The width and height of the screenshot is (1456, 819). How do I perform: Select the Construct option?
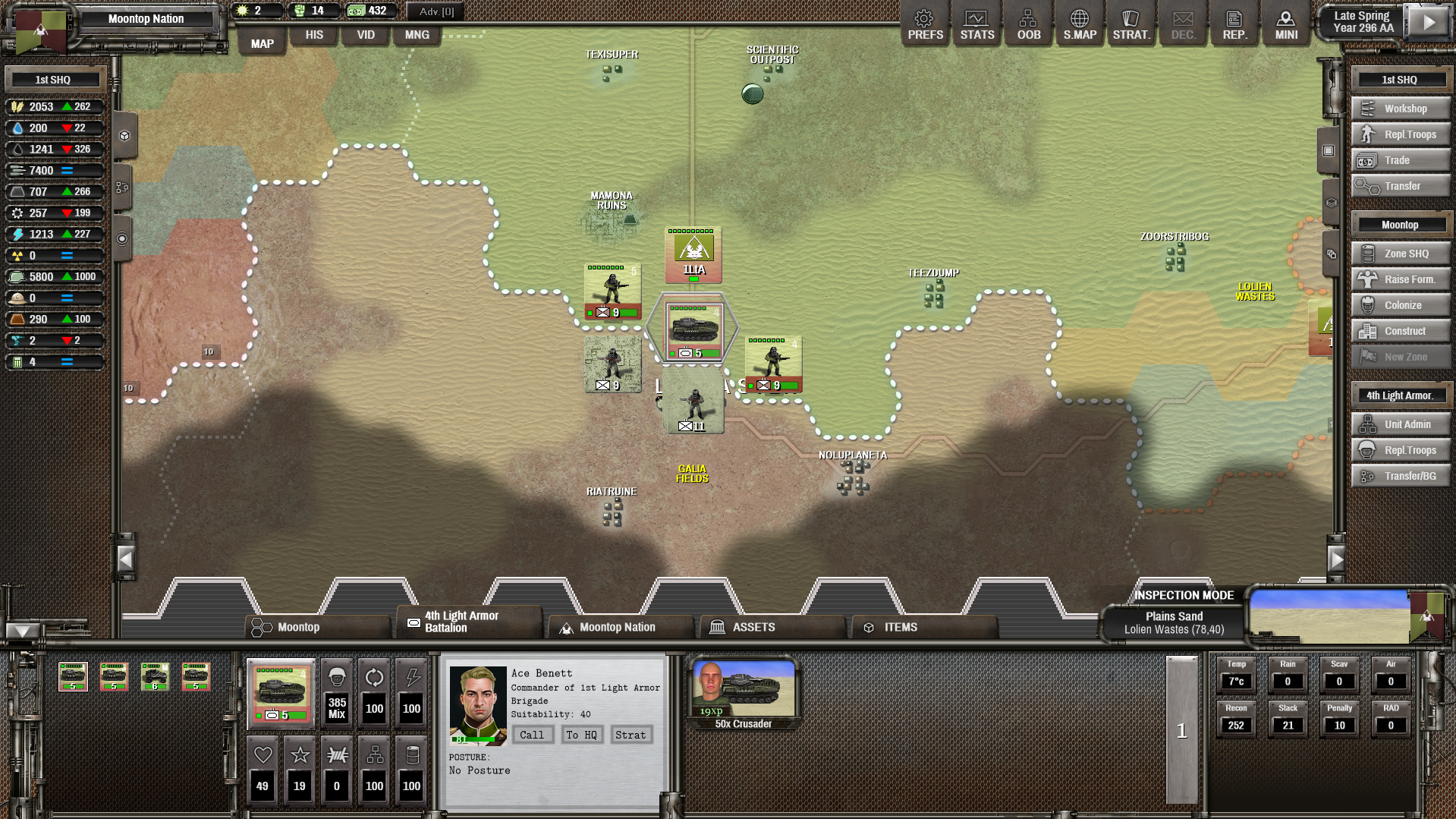click(1401, 331)
